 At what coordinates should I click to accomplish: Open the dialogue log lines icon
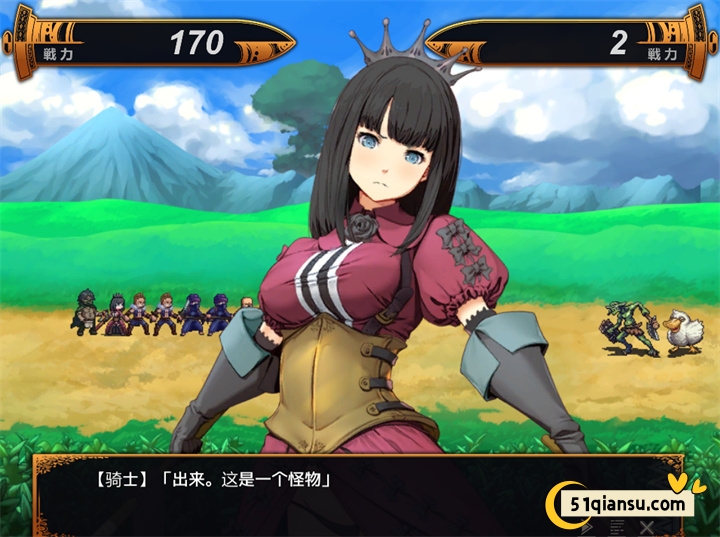pyautogui.click(x=617, y=526)
